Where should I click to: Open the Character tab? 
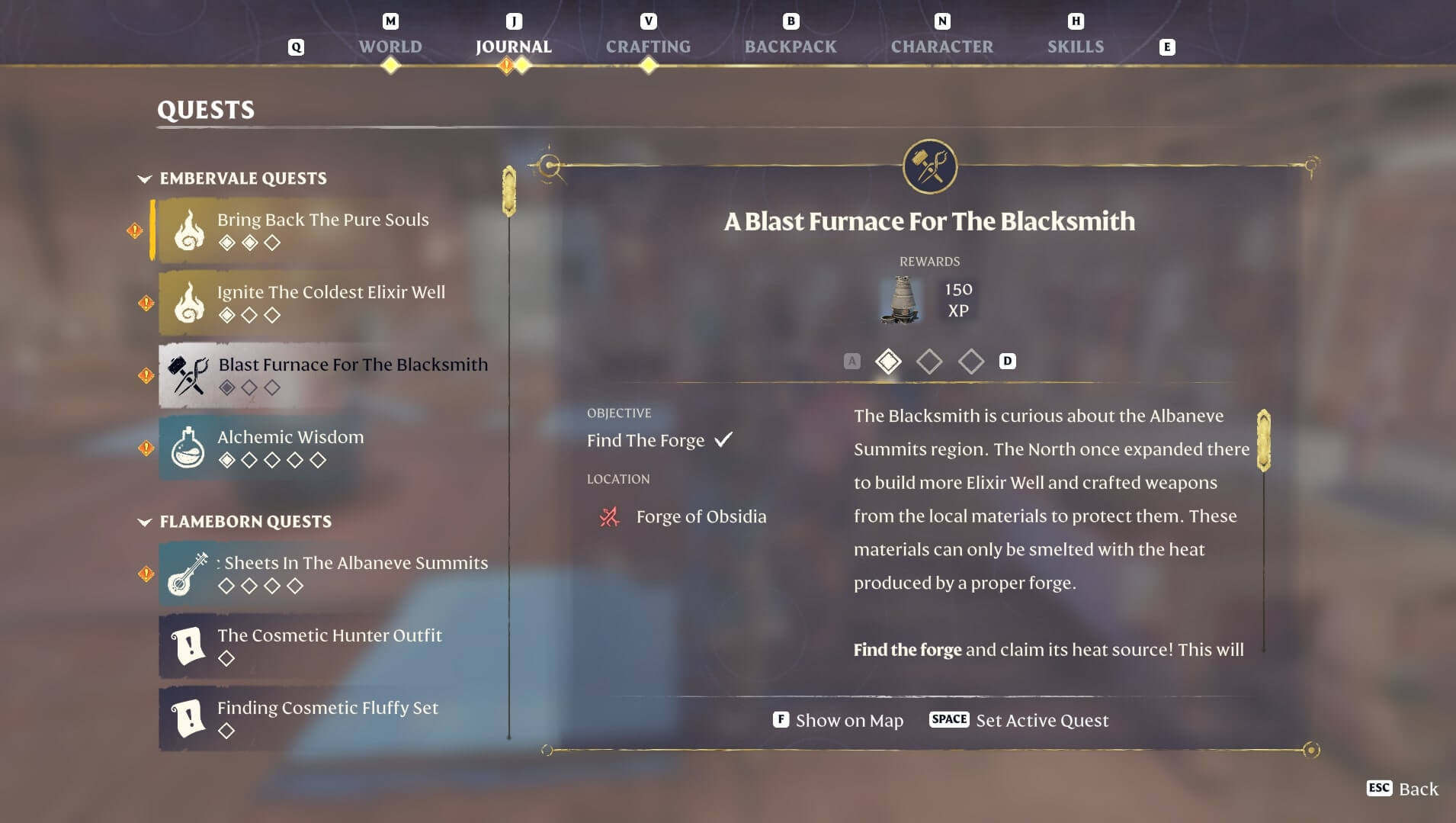(941, 47)
